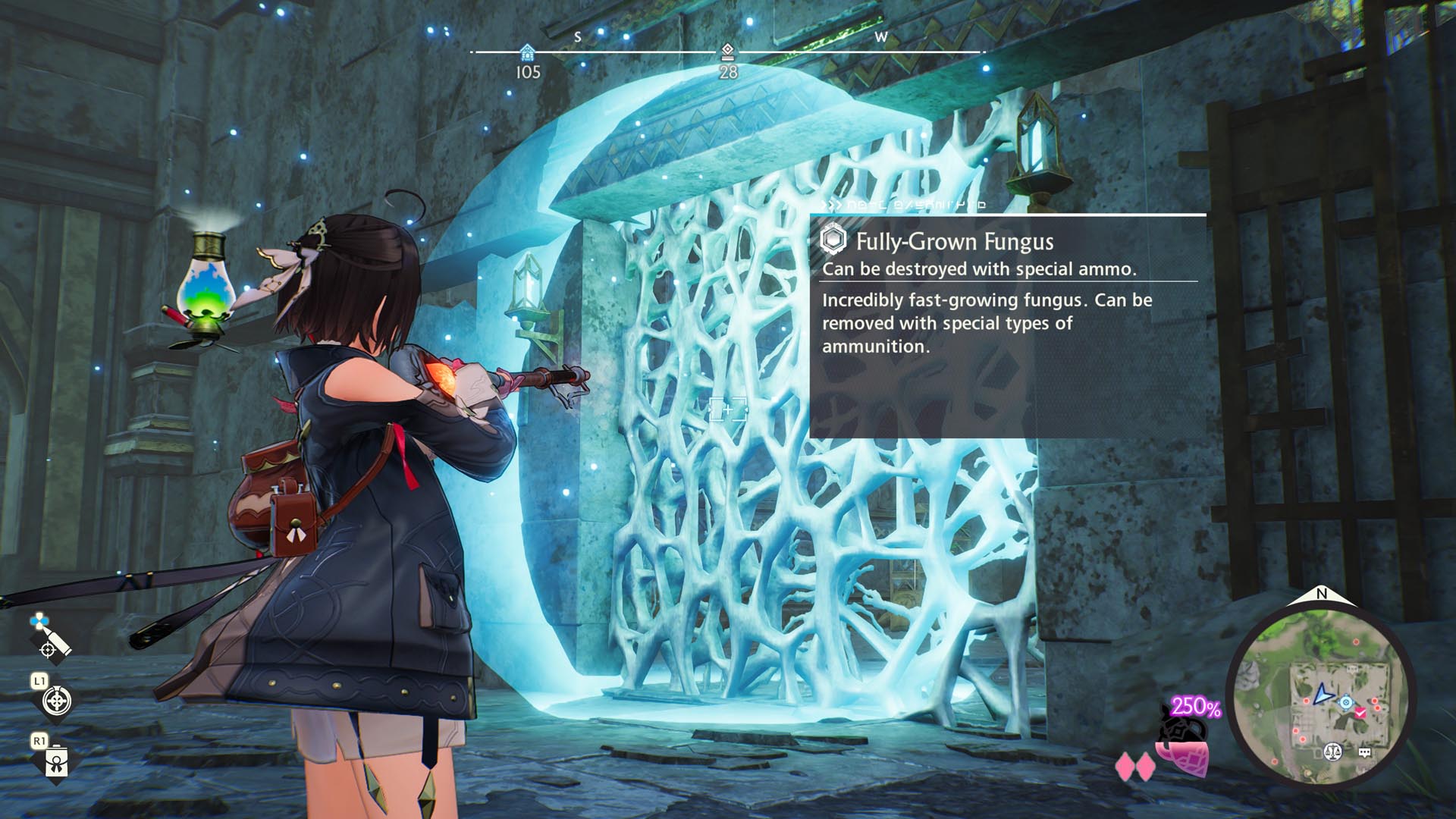Image resolution: width=1456 pixels, height=819 pixels.
Task: Click the pink checkmark quest marker on minimap
Action: [x=1360, y=713]
